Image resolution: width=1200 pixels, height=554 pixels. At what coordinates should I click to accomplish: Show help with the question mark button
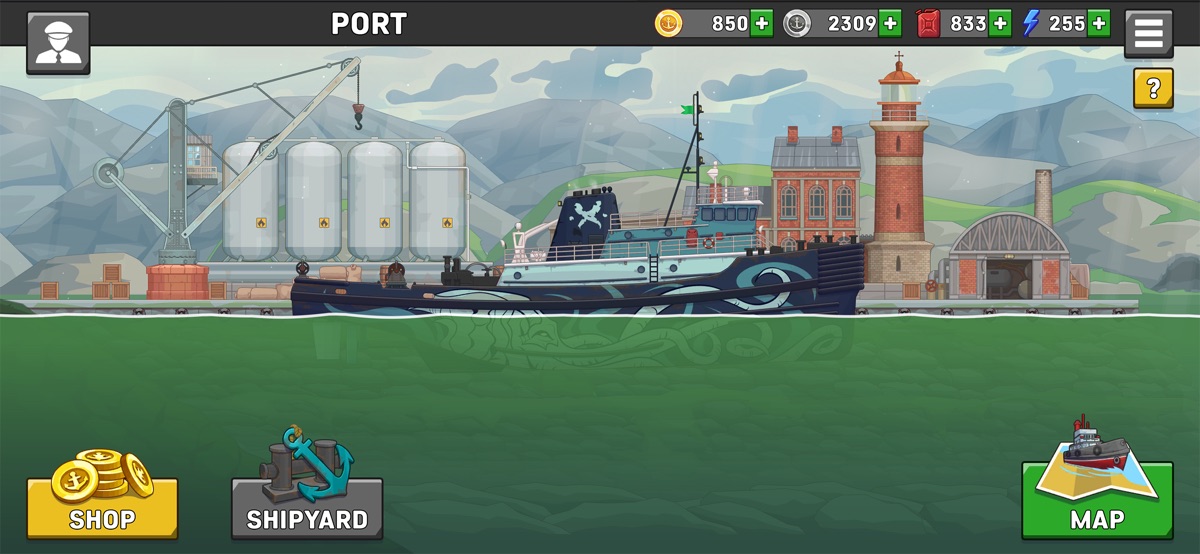[x=1152, y=89]
